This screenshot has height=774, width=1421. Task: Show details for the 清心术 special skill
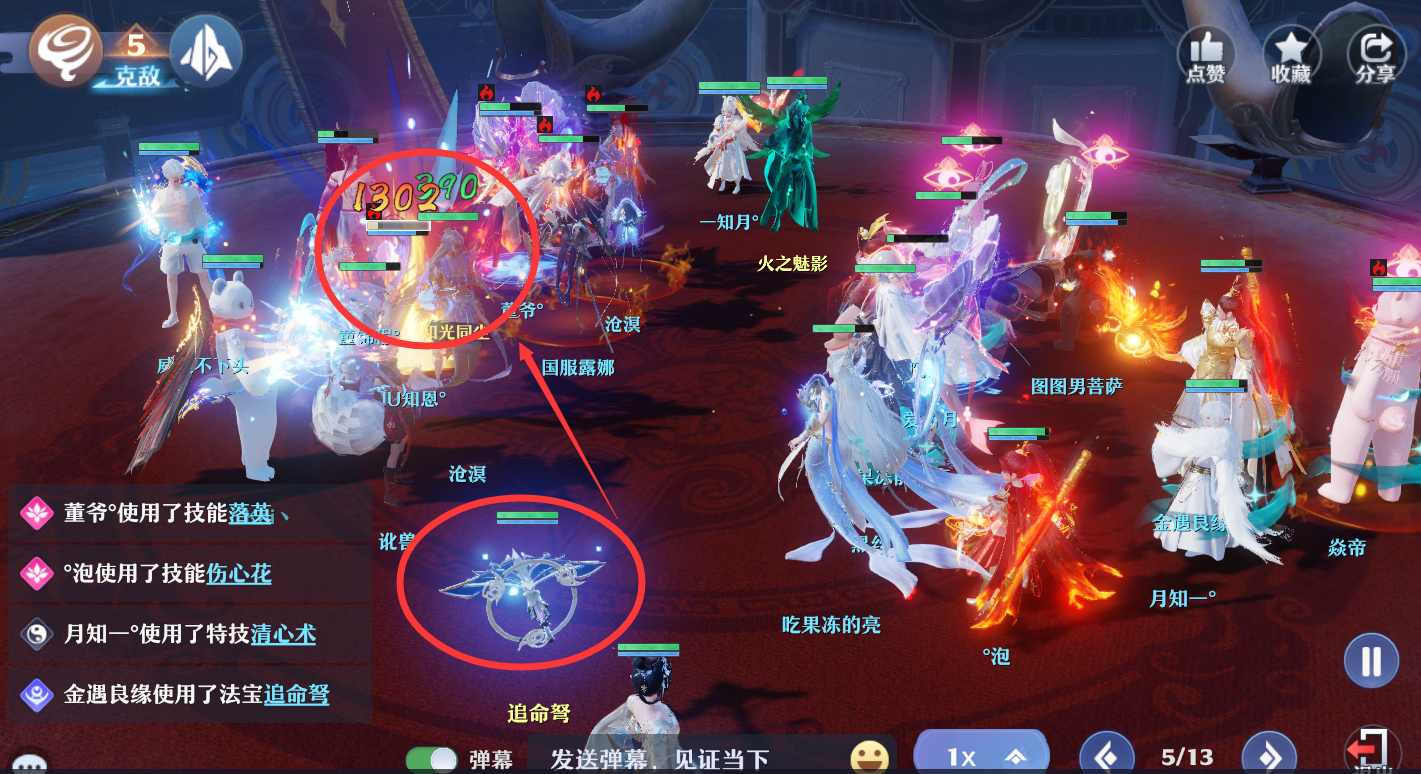point(283,634)
